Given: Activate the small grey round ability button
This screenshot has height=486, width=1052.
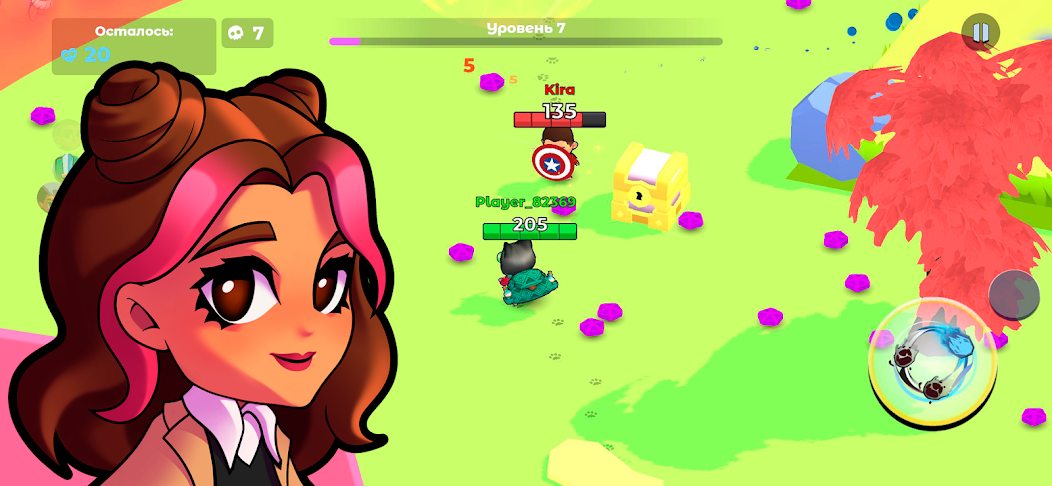Looking at the screenshot, I should tap(1014, 294).
